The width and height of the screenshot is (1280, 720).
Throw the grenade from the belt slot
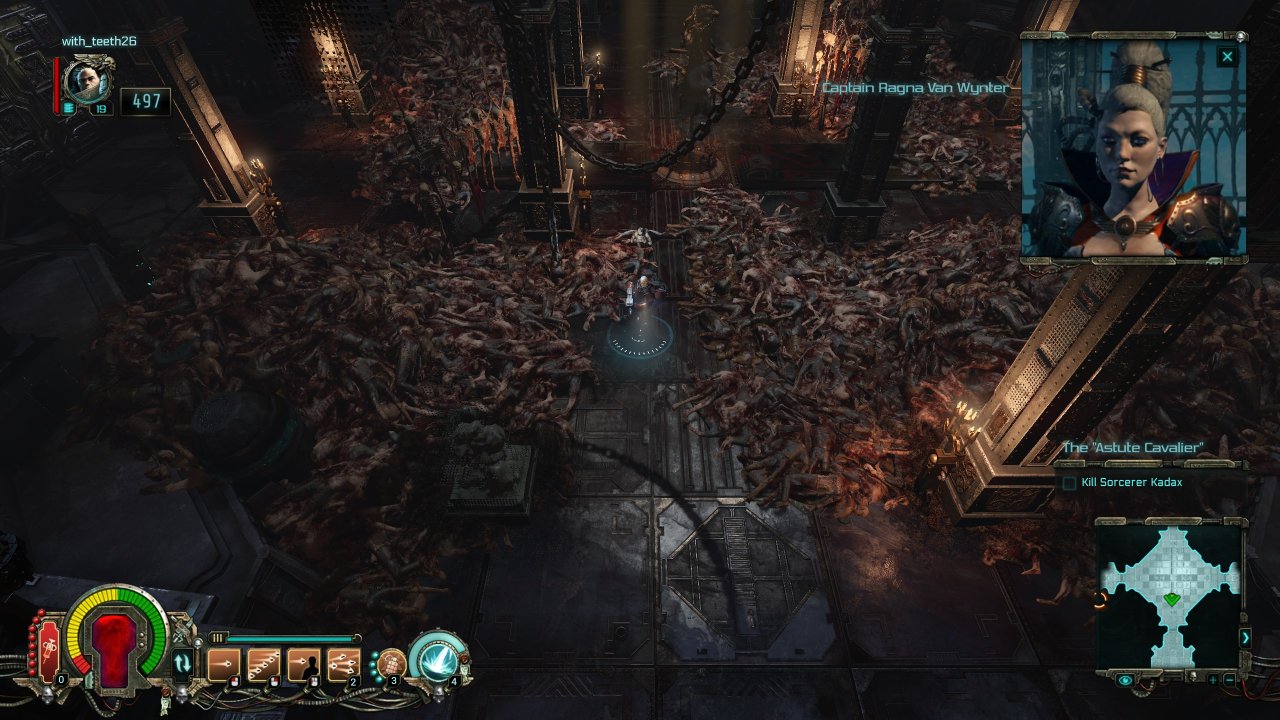click(391, 662)
